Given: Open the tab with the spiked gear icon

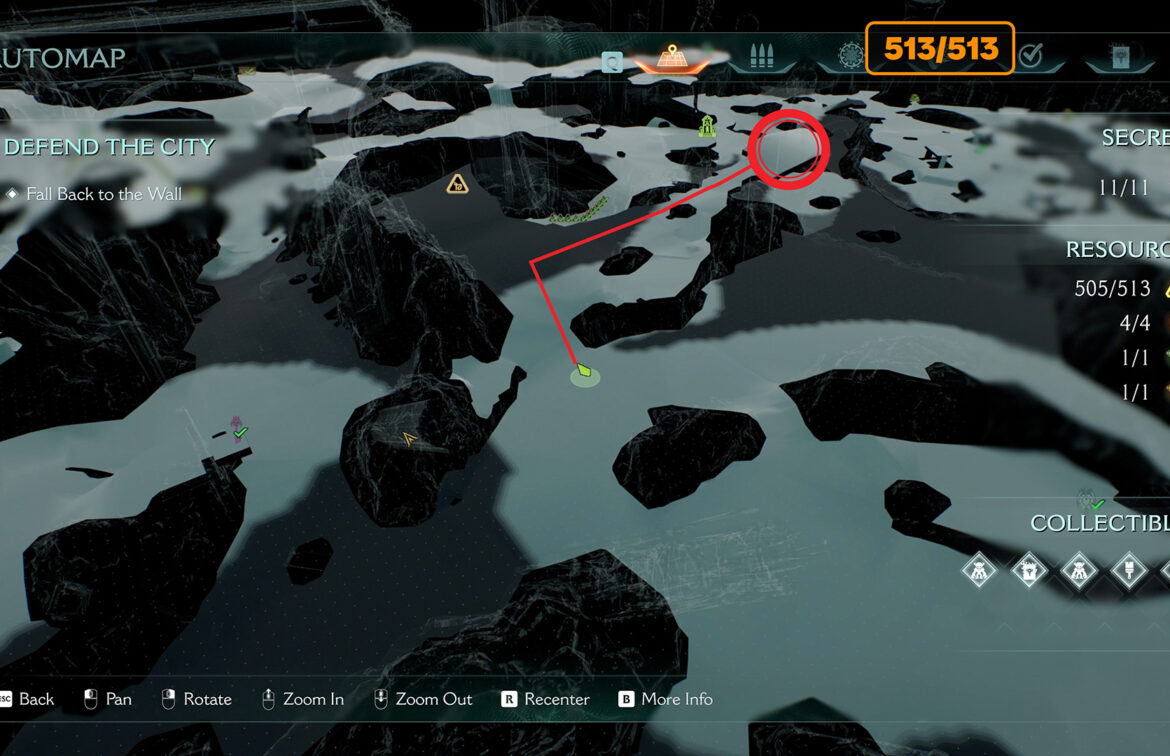Looking at the screenshot, I should tap(850, 56).
